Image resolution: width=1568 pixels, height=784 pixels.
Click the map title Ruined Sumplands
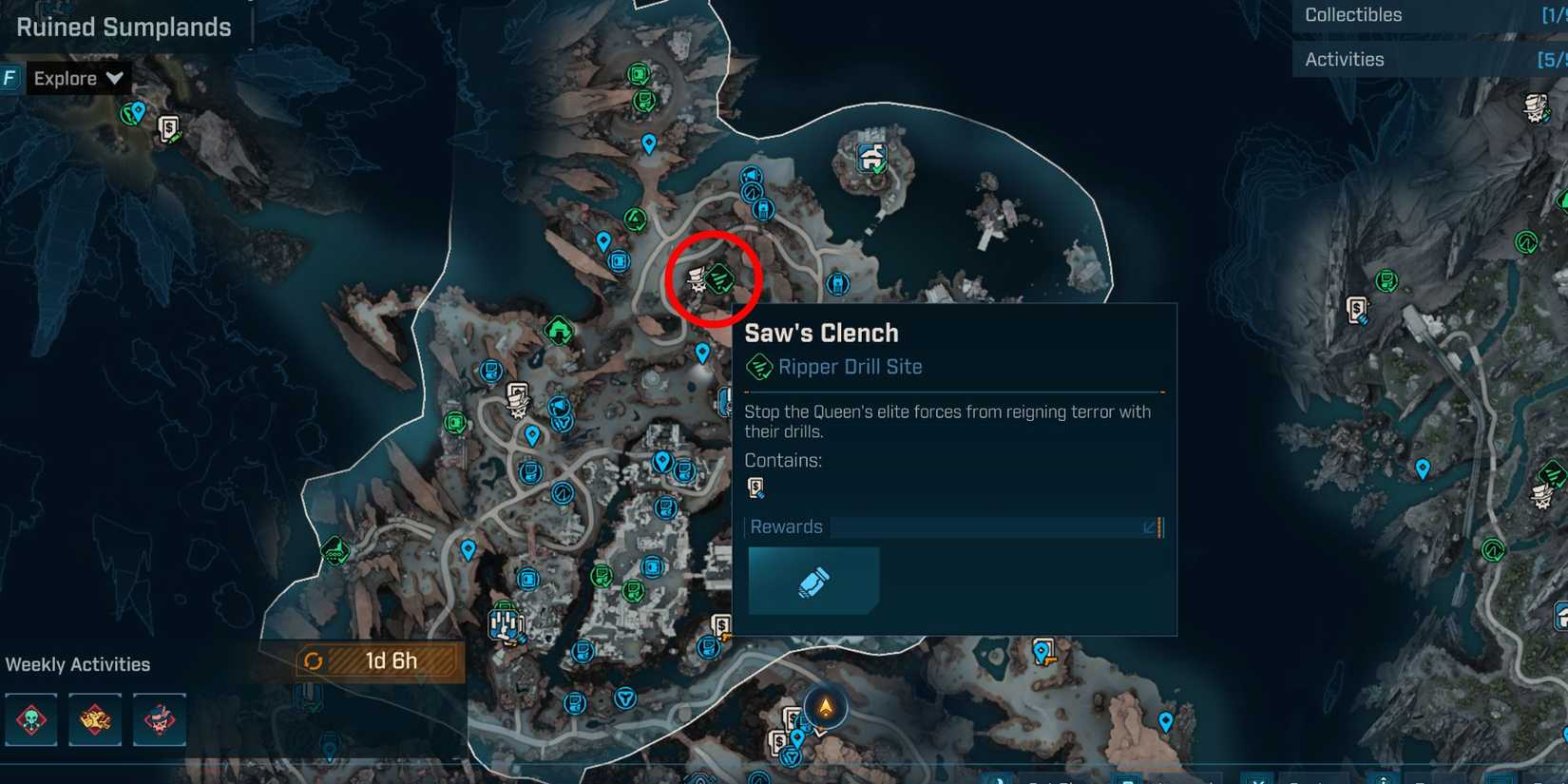[124, 27]
